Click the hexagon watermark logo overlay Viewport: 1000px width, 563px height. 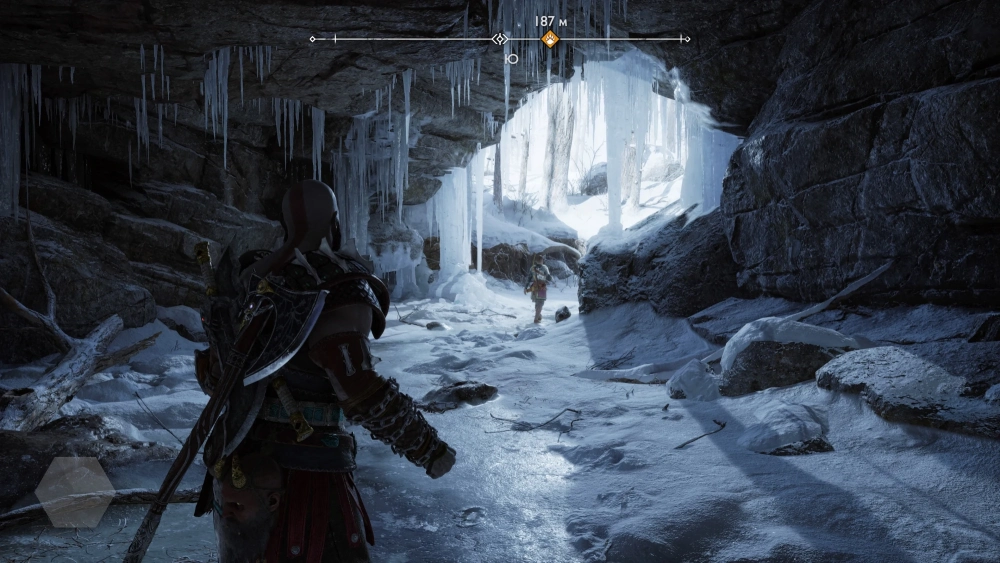[x=75, y=492]
